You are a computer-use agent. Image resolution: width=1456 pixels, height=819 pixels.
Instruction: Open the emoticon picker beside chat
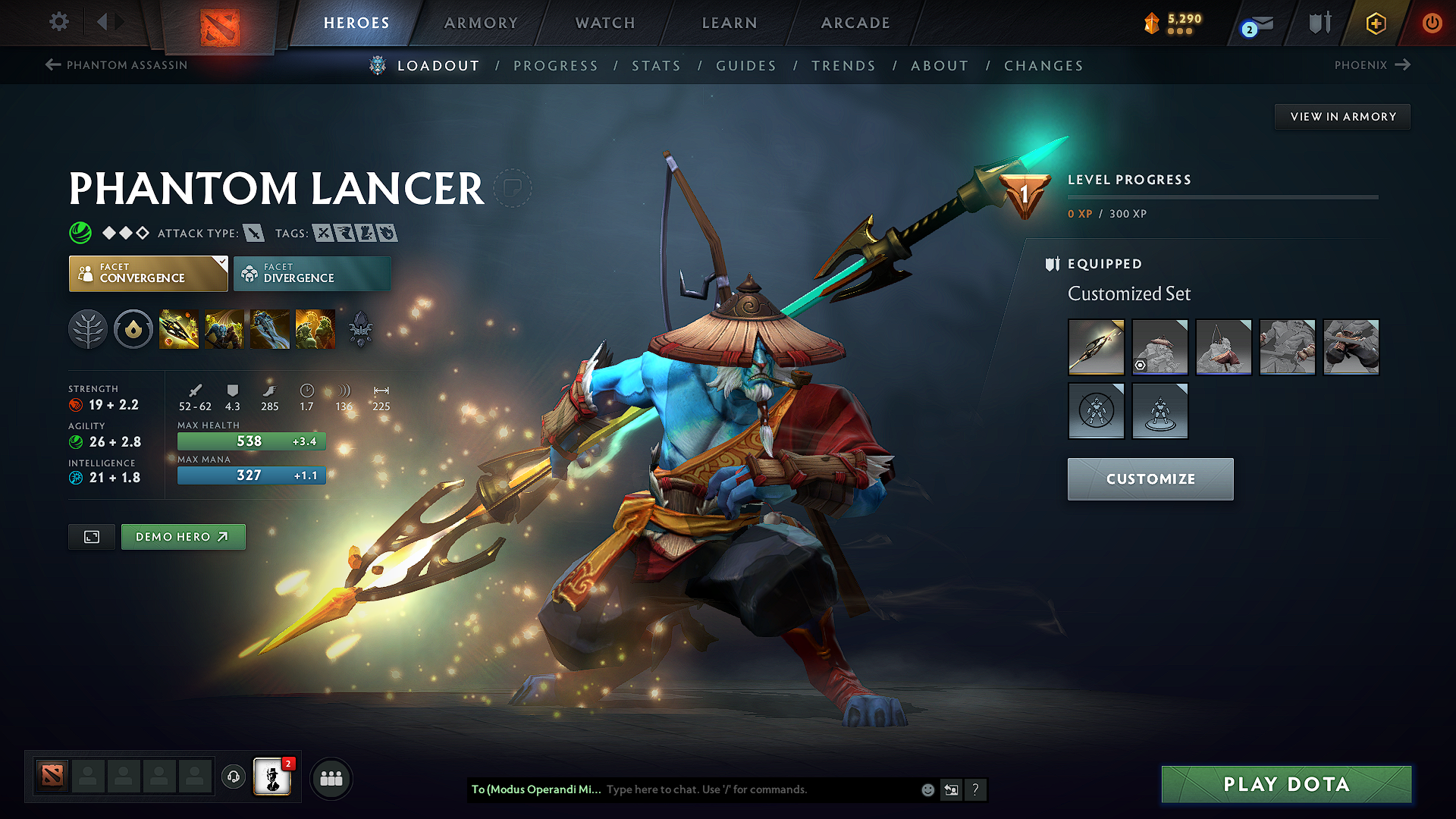[x=927, y=789]
